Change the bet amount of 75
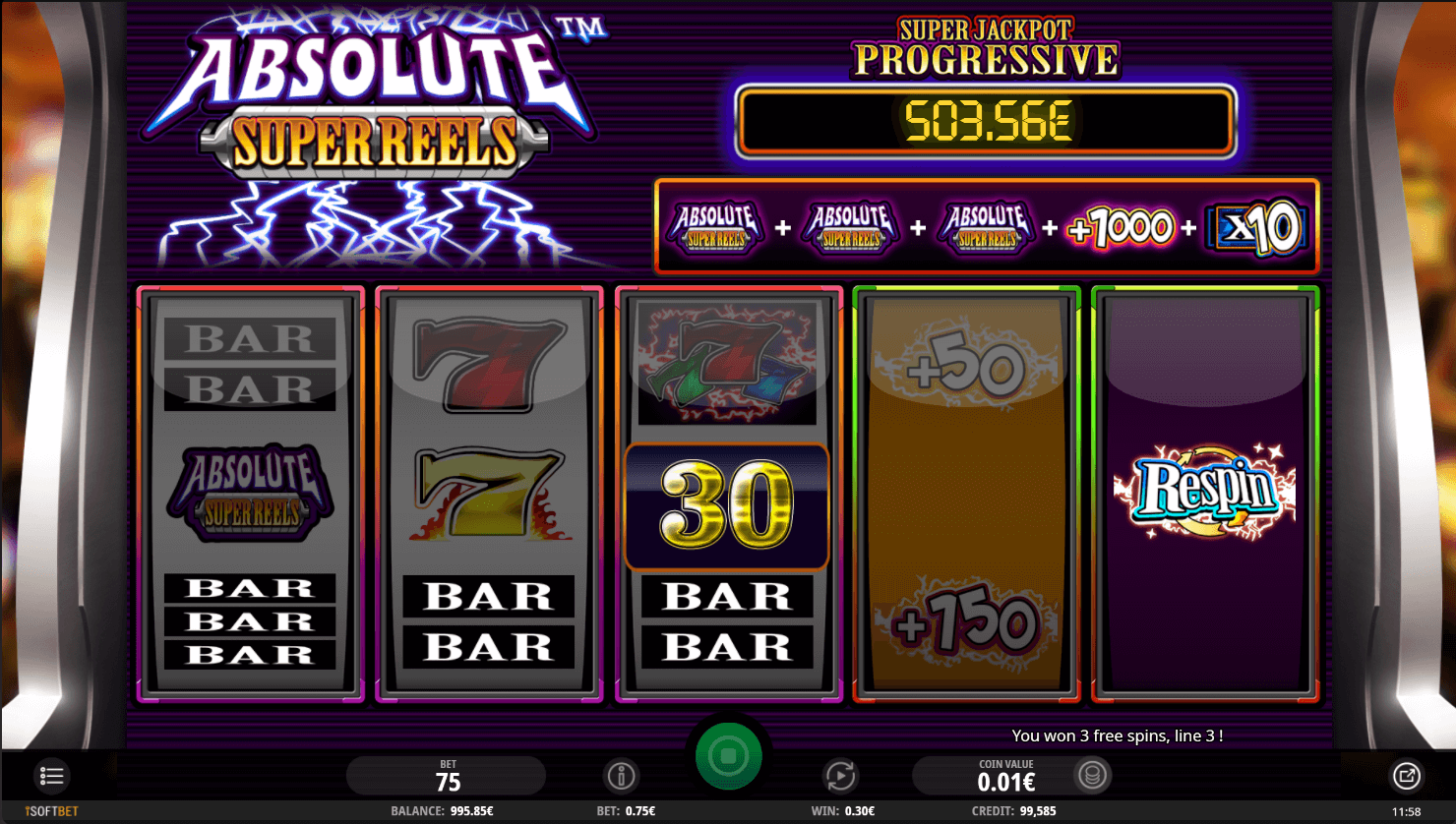Screen dimensions: 1456x824 (x=448, y=776)
